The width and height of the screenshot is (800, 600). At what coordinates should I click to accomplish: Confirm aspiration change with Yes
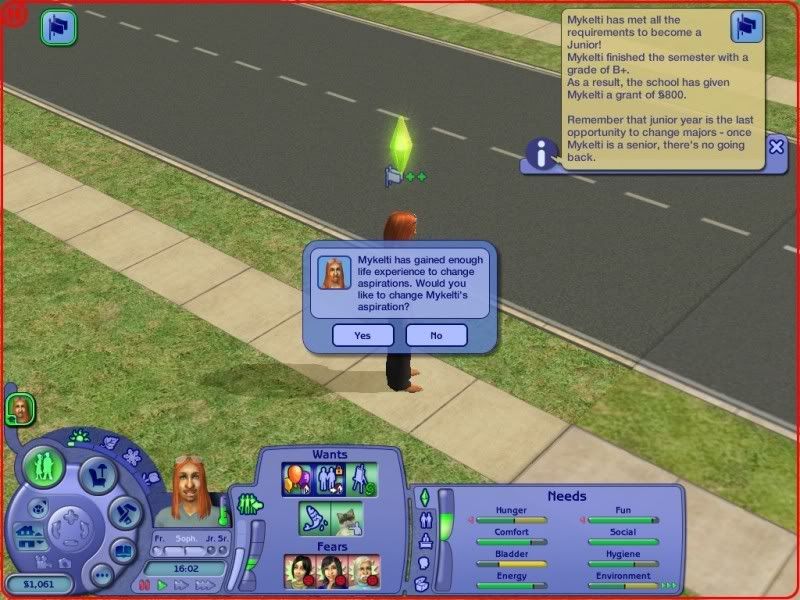[362, 336]
